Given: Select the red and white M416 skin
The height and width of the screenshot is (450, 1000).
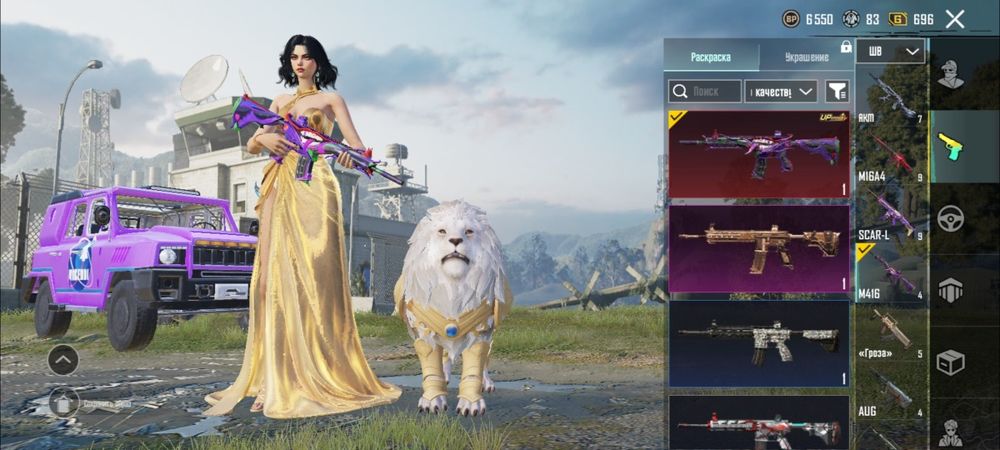Looking at the screenshot, I should point(759,424).
